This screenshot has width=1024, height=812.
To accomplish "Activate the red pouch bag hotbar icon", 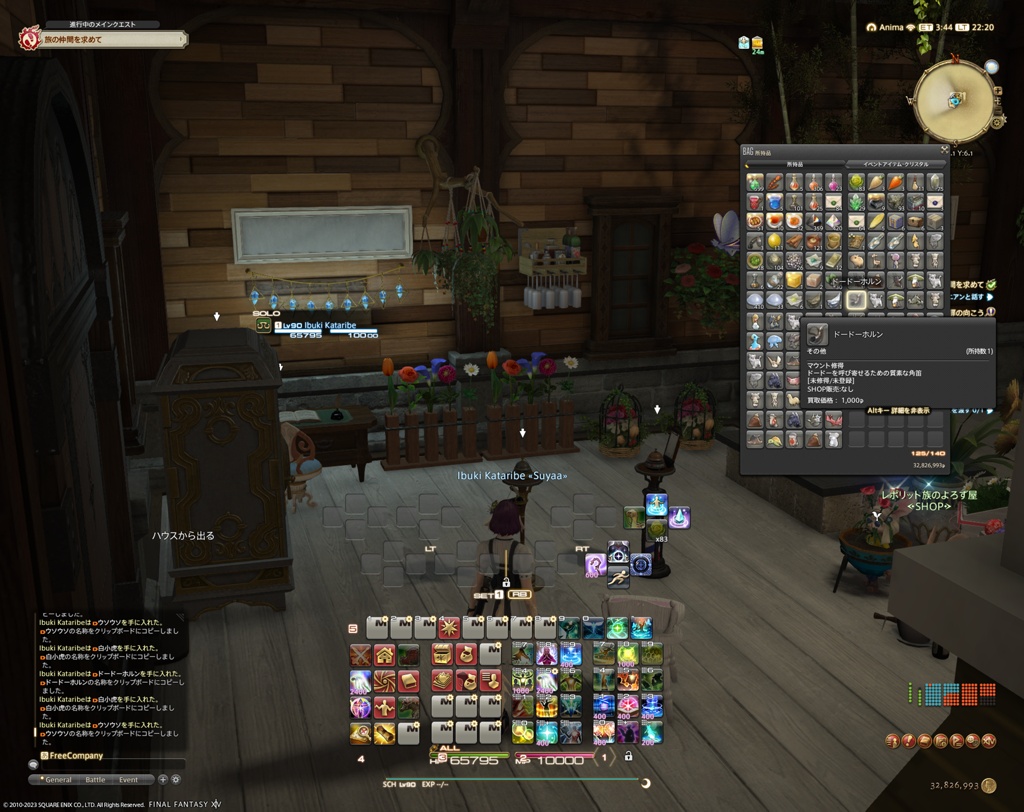I will click(x=465, y=655).
